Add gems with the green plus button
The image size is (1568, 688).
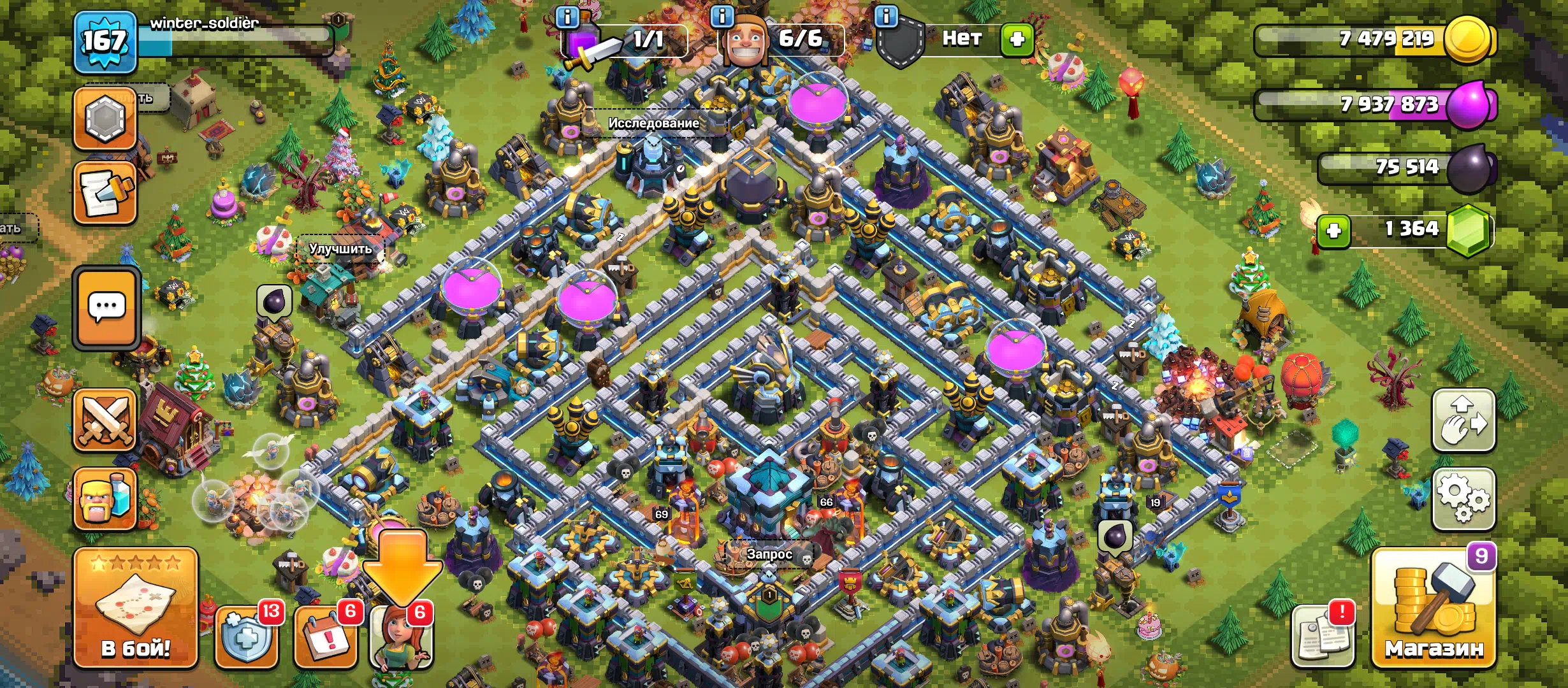click(x=1333, y=231)
